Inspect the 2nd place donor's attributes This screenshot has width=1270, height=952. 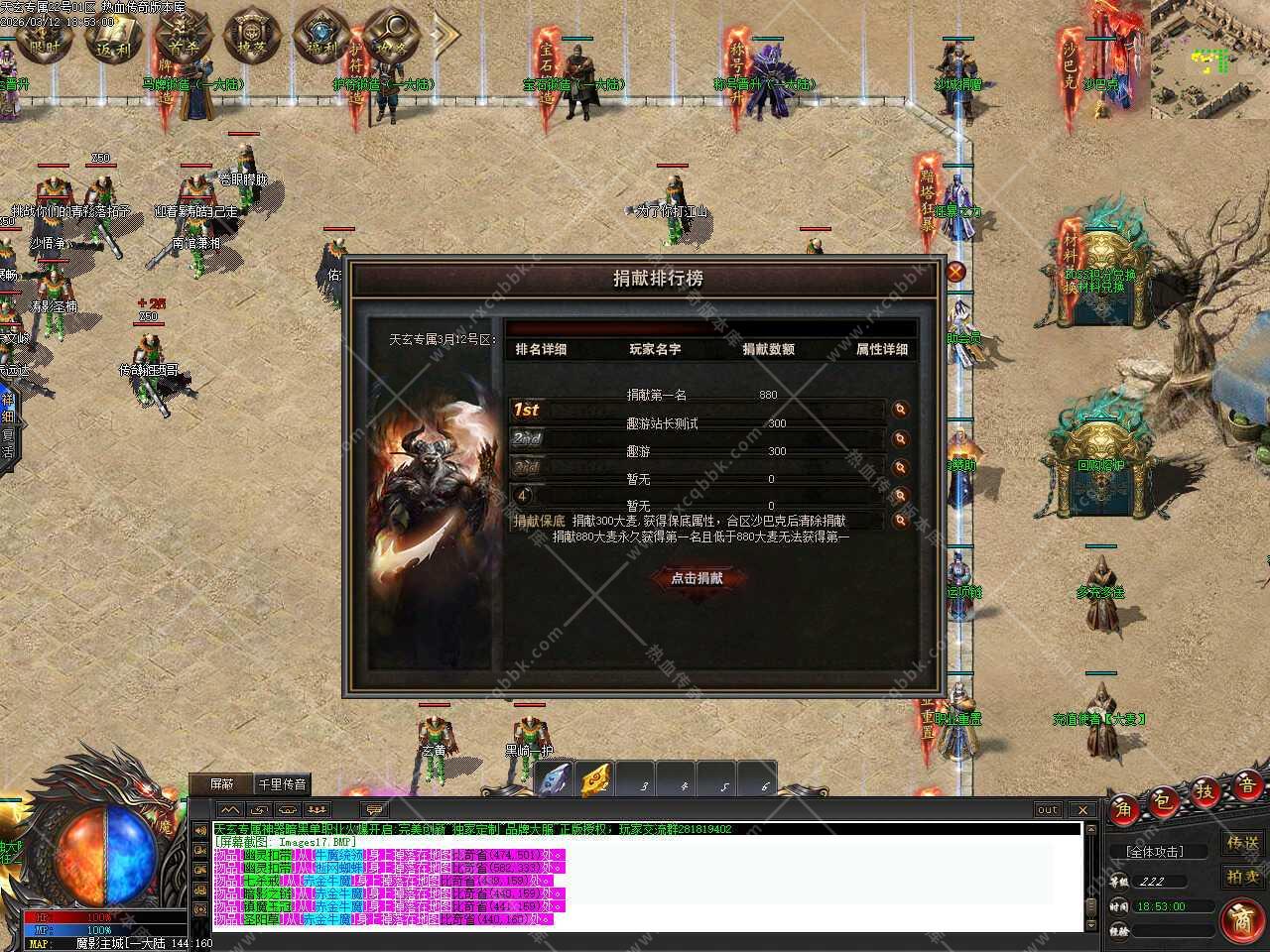[900, 438]
